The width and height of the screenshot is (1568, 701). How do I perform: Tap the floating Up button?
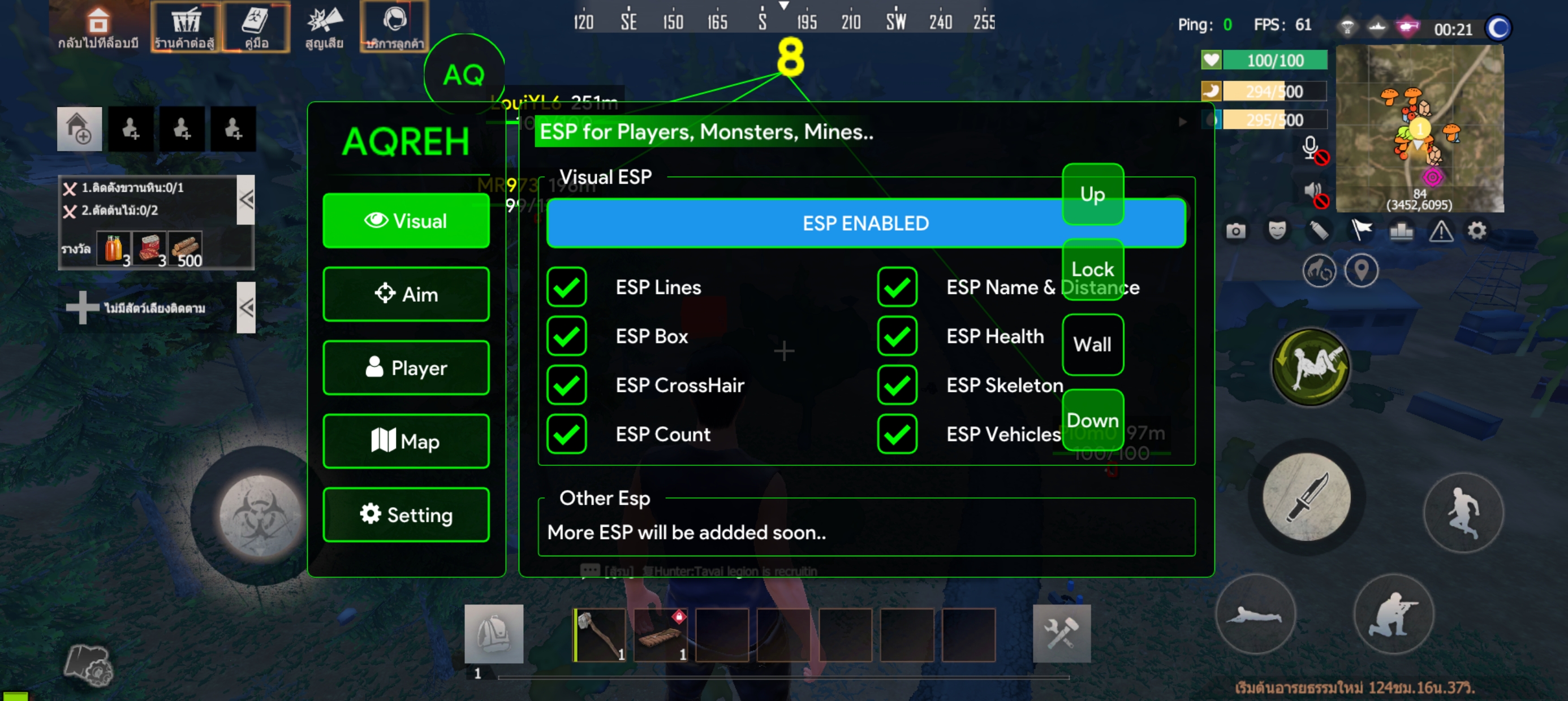[x=1093, y=194]
